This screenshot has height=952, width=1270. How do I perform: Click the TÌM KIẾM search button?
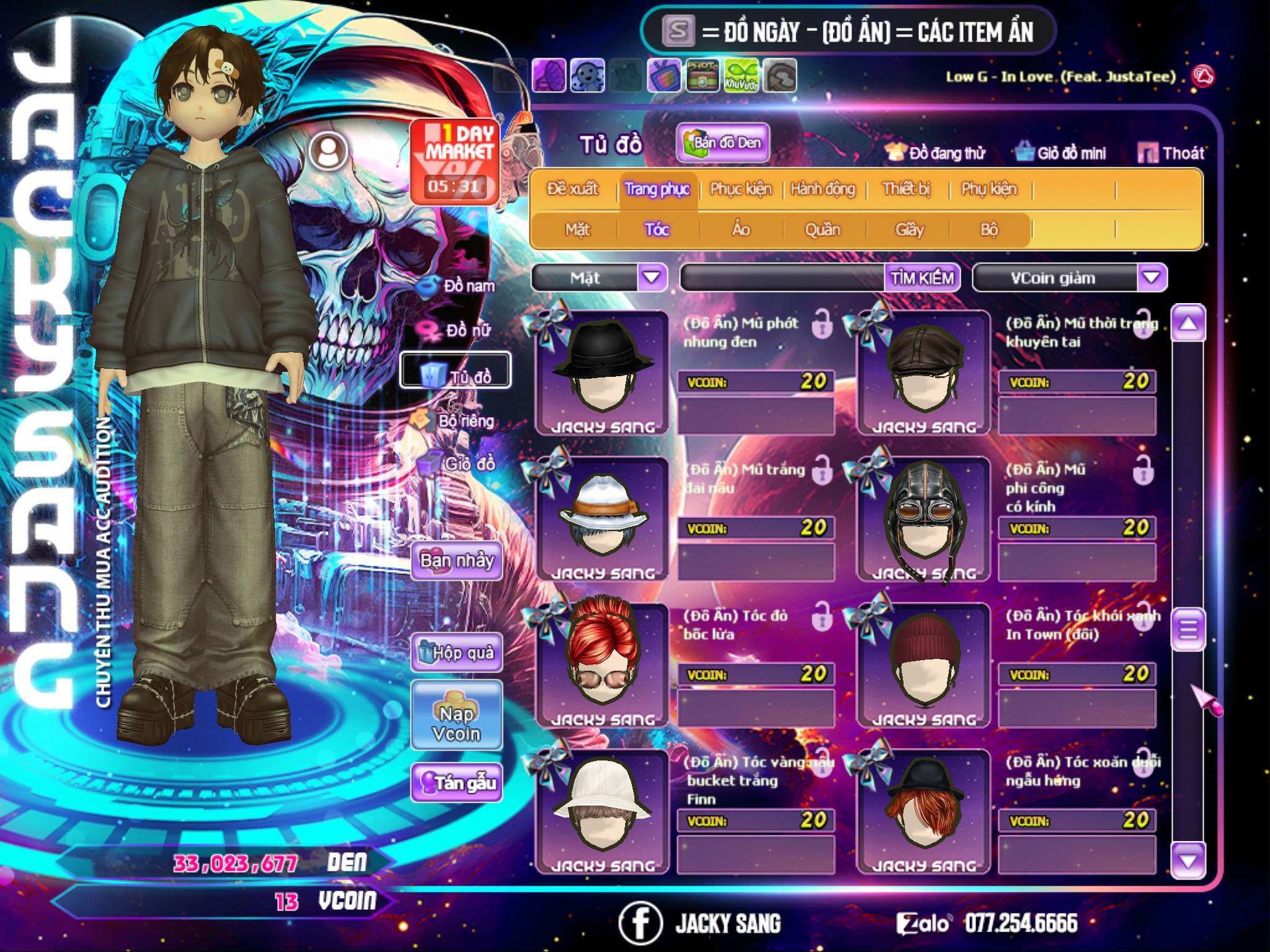pos(922,278)
